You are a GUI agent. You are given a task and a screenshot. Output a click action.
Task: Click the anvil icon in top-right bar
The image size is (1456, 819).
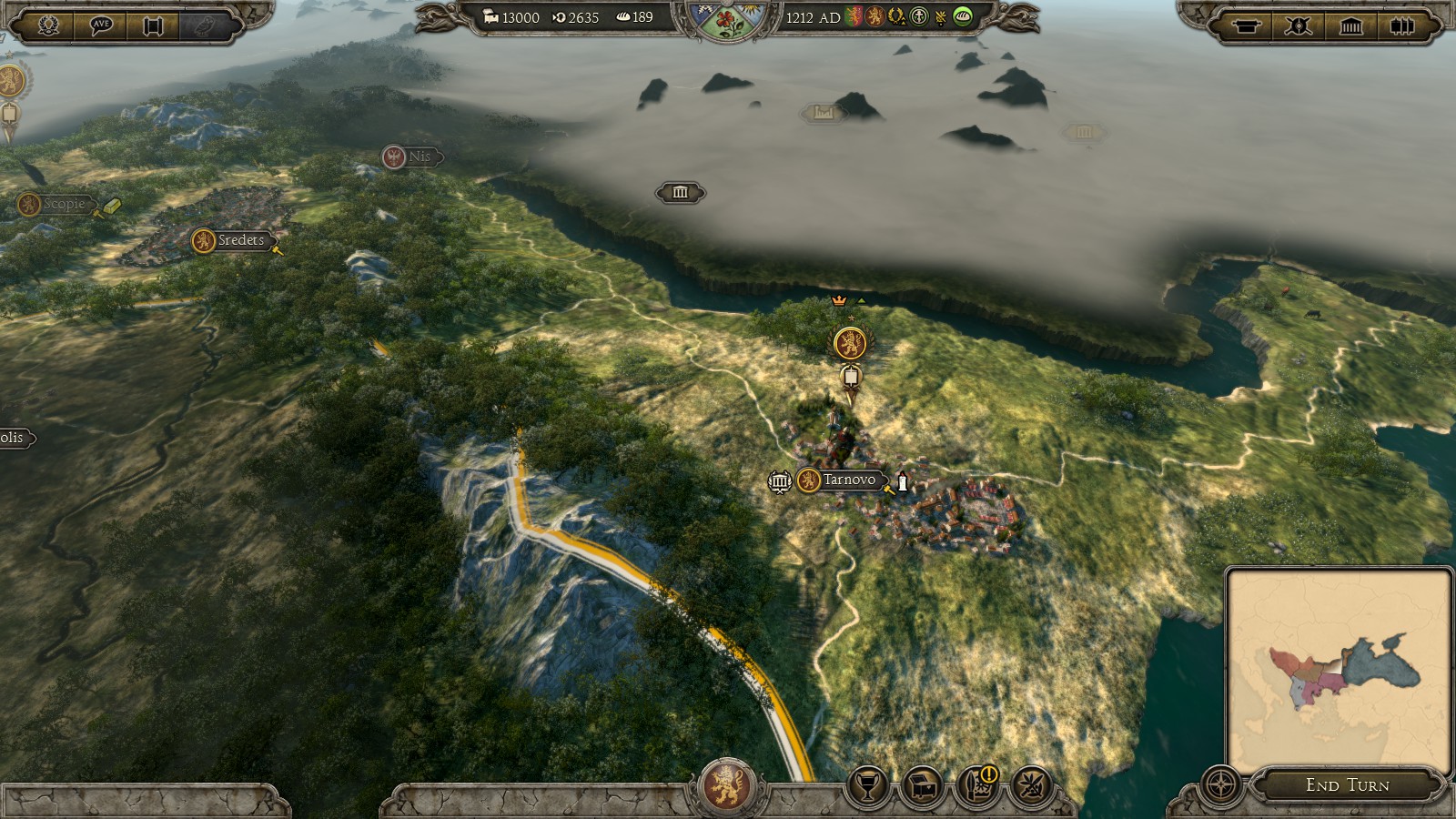point(1246,25)
